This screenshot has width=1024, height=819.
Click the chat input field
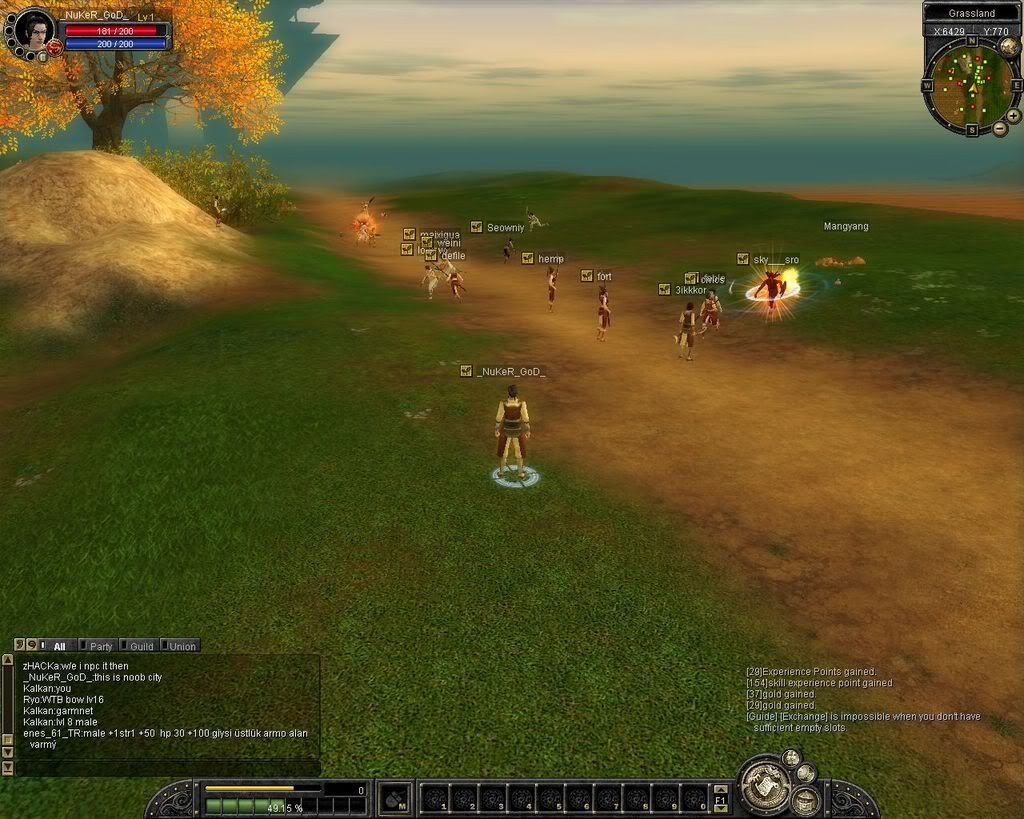(x=168, y=768)
